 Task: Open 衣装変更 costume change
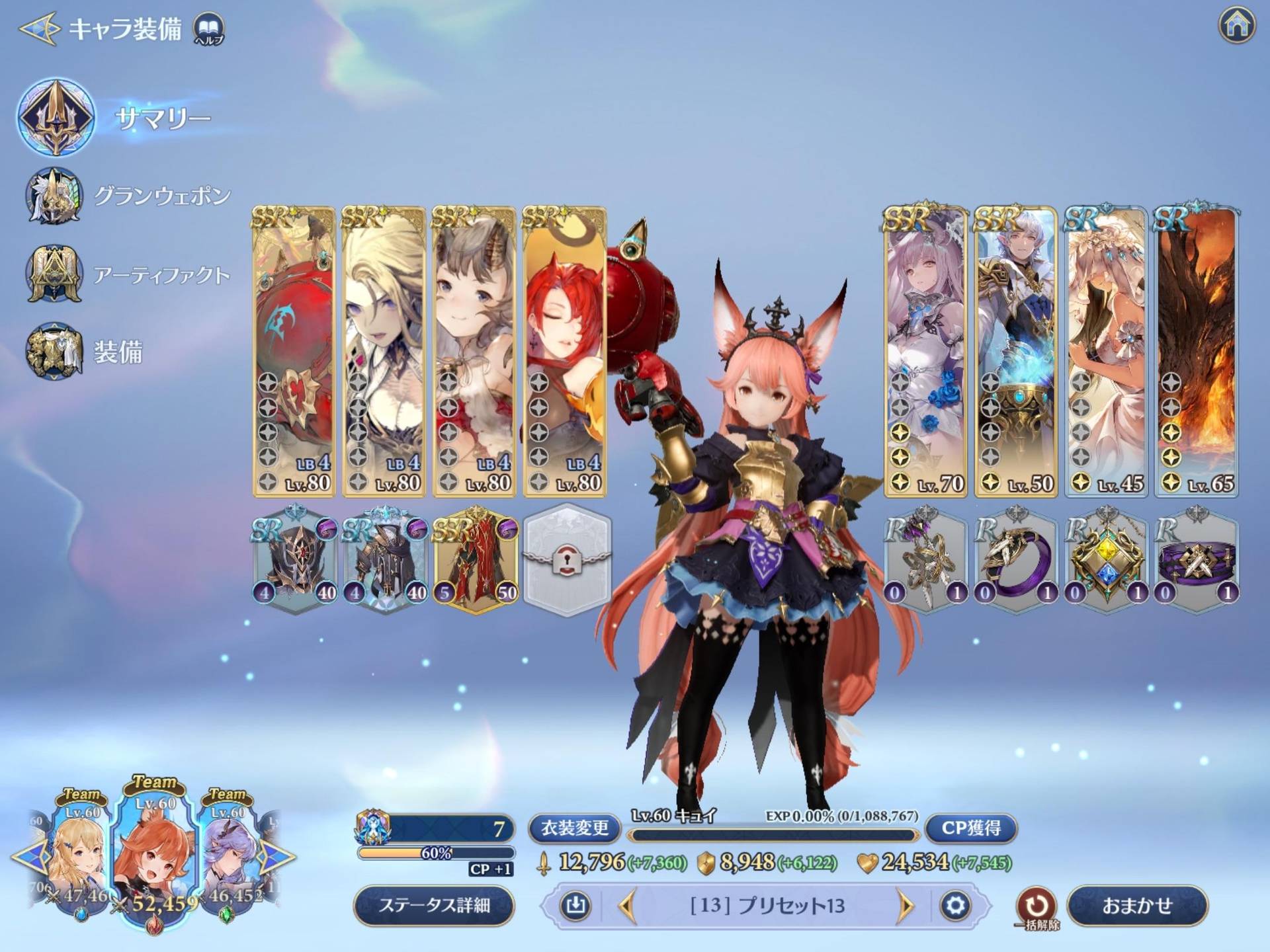574,828
